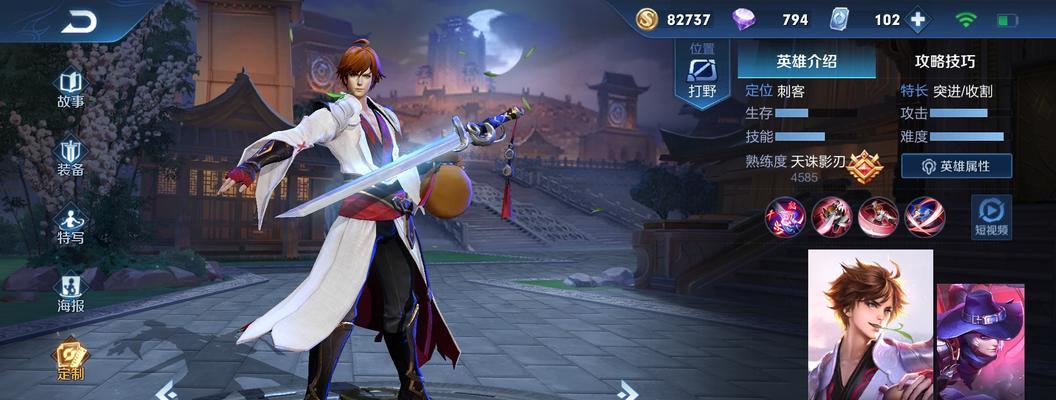The image size is (1056, 400).
Task: Tap the plus button to add tickets
Action: [917, 20]
